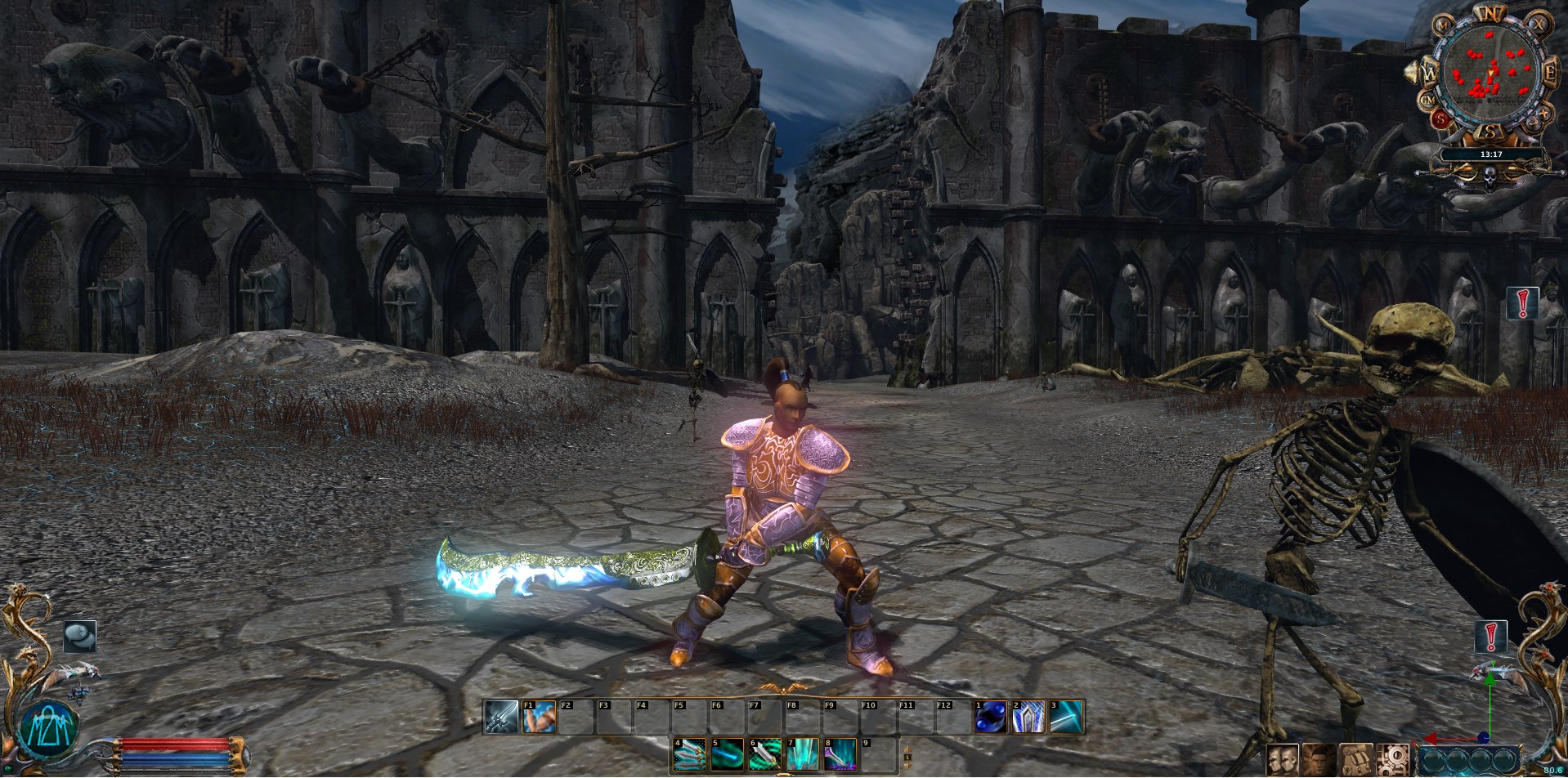Click the exclamation alert above the dragon ornament
This screenshot has height=778, width=1568.
(x=1491, y=637)
